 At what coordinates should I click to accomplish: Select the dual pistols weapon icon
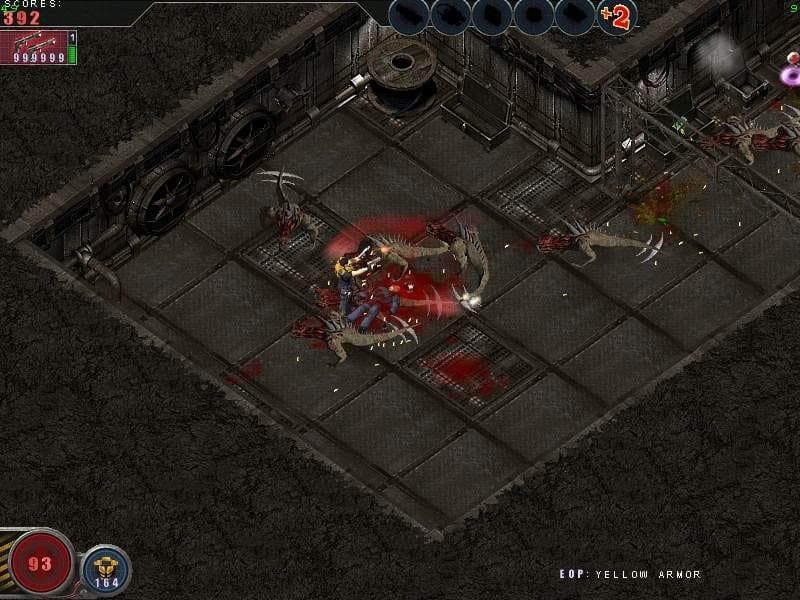tap(34, 45)
